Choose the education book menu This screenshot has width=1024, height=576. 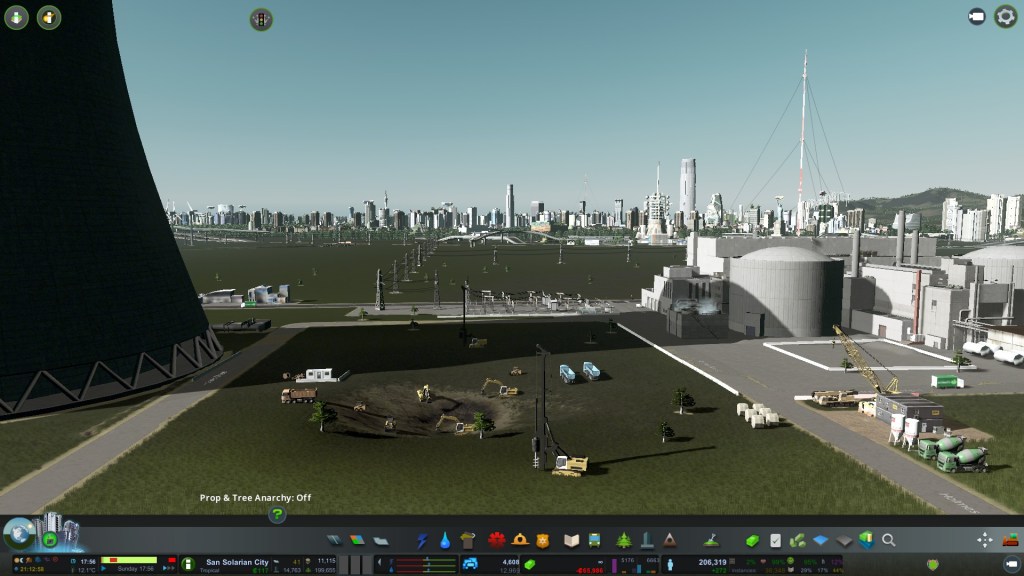(x=571, y=540)
